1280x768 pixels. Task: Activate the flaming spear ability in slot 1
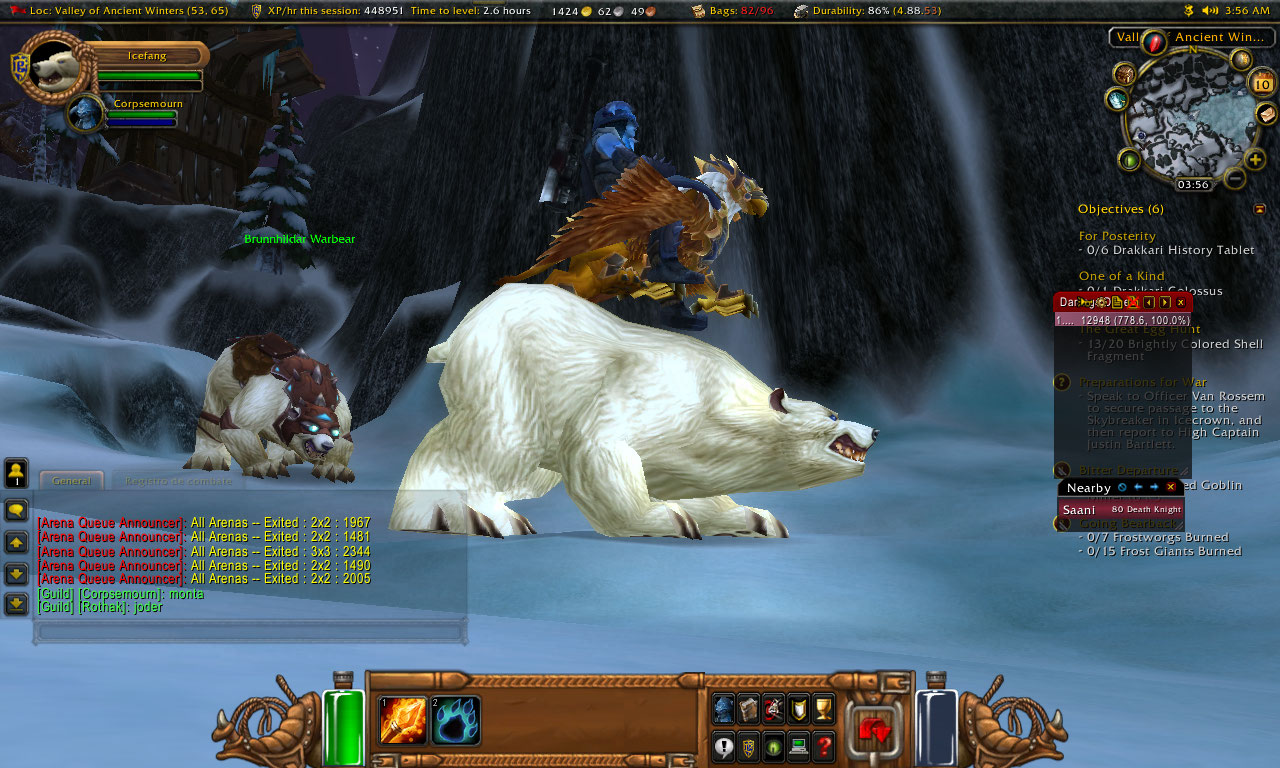(x=403, y=720)
